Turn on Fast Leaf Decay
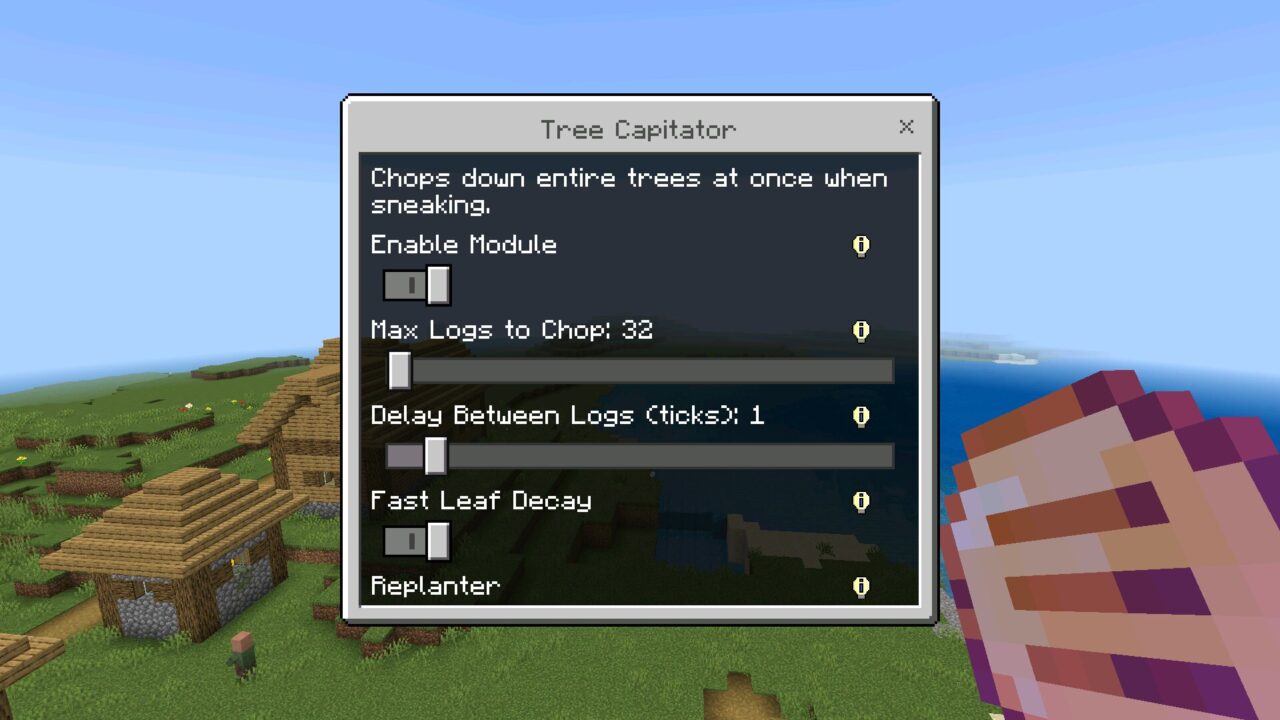The height and width of the screenshot is (720, 1280). [x=416, y=541]
